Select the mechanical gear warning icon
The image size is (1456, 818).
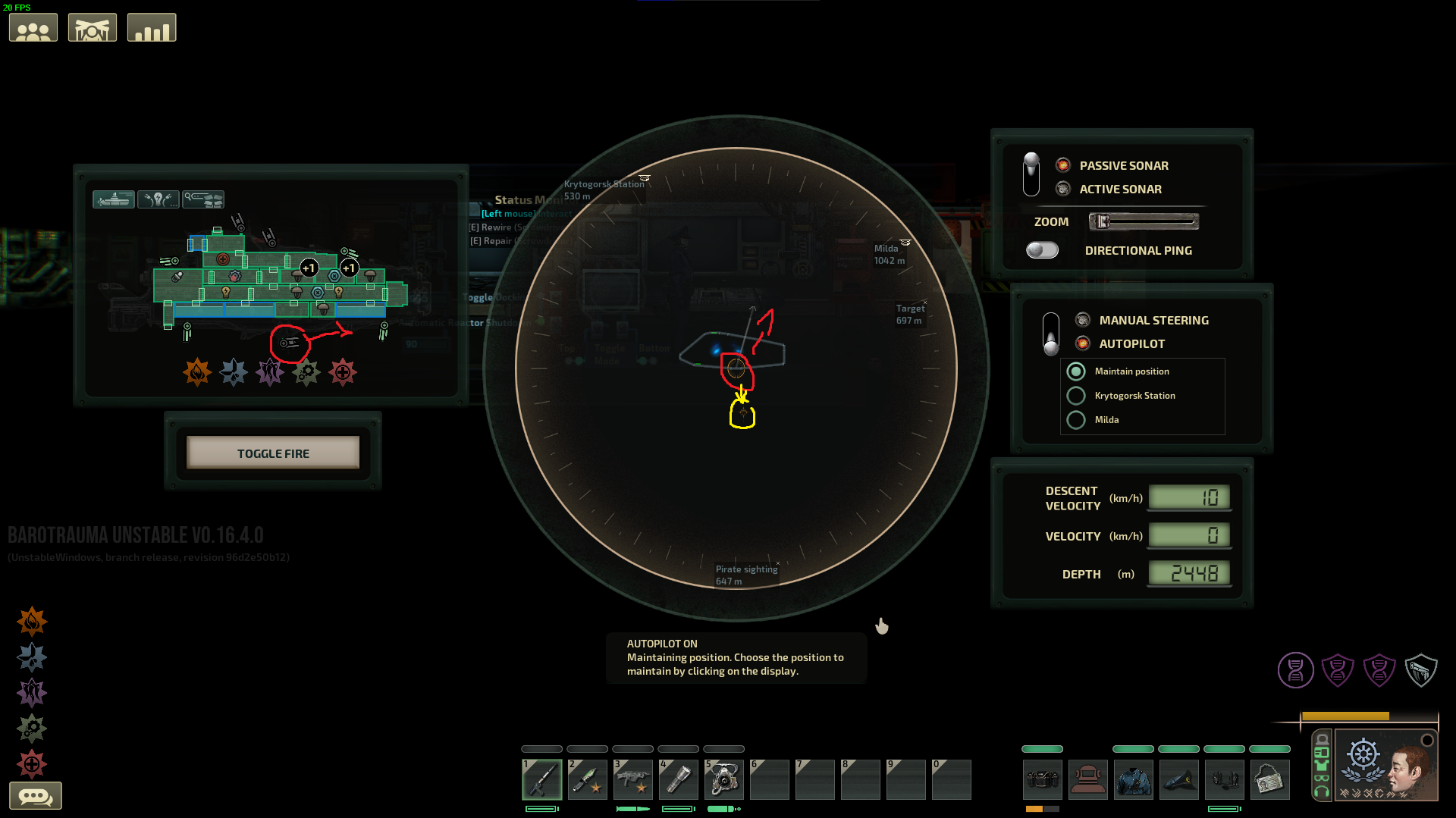click(306, 371)
